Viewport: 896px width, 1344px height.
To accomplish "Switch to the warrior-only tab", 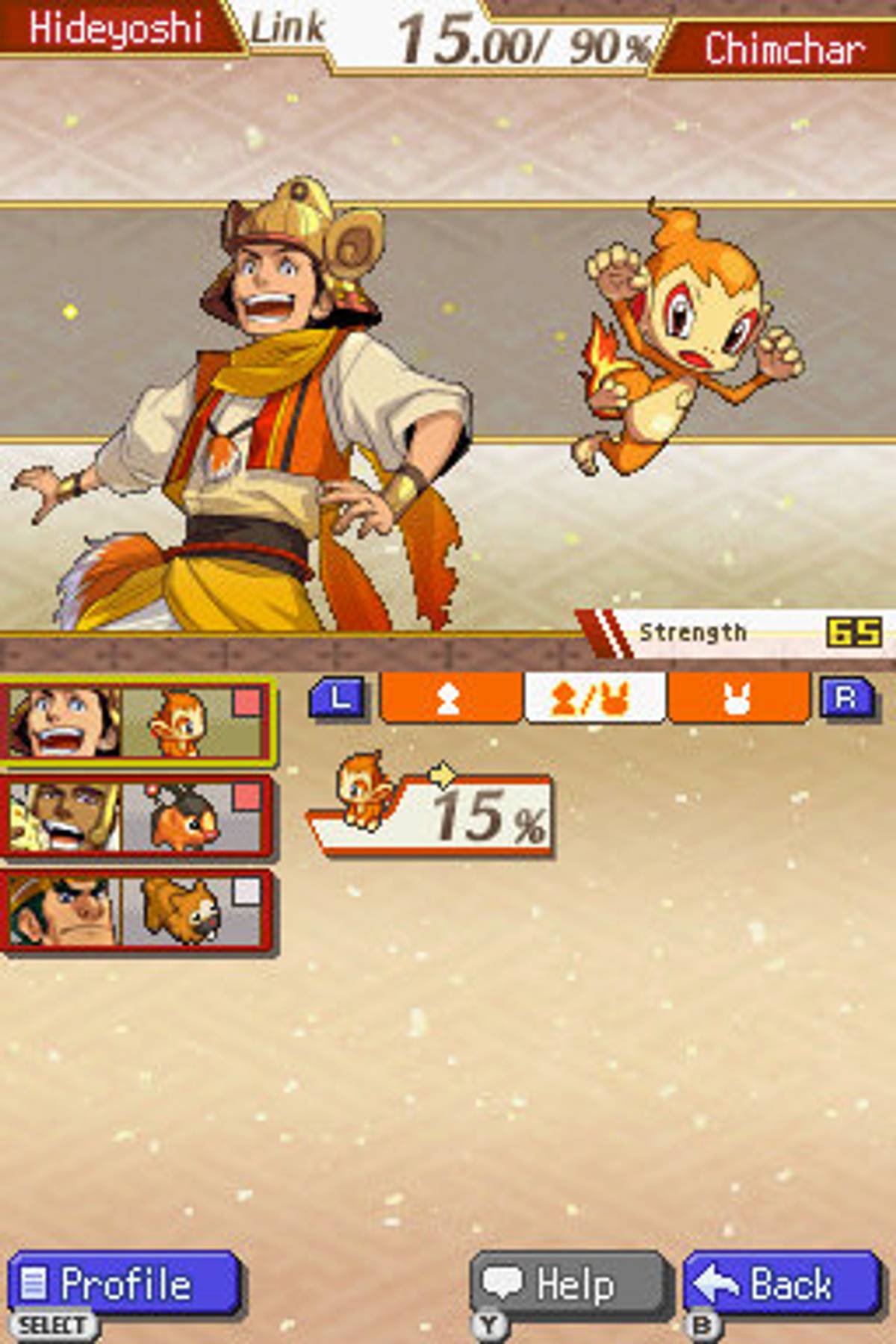I will click(450, 698).
